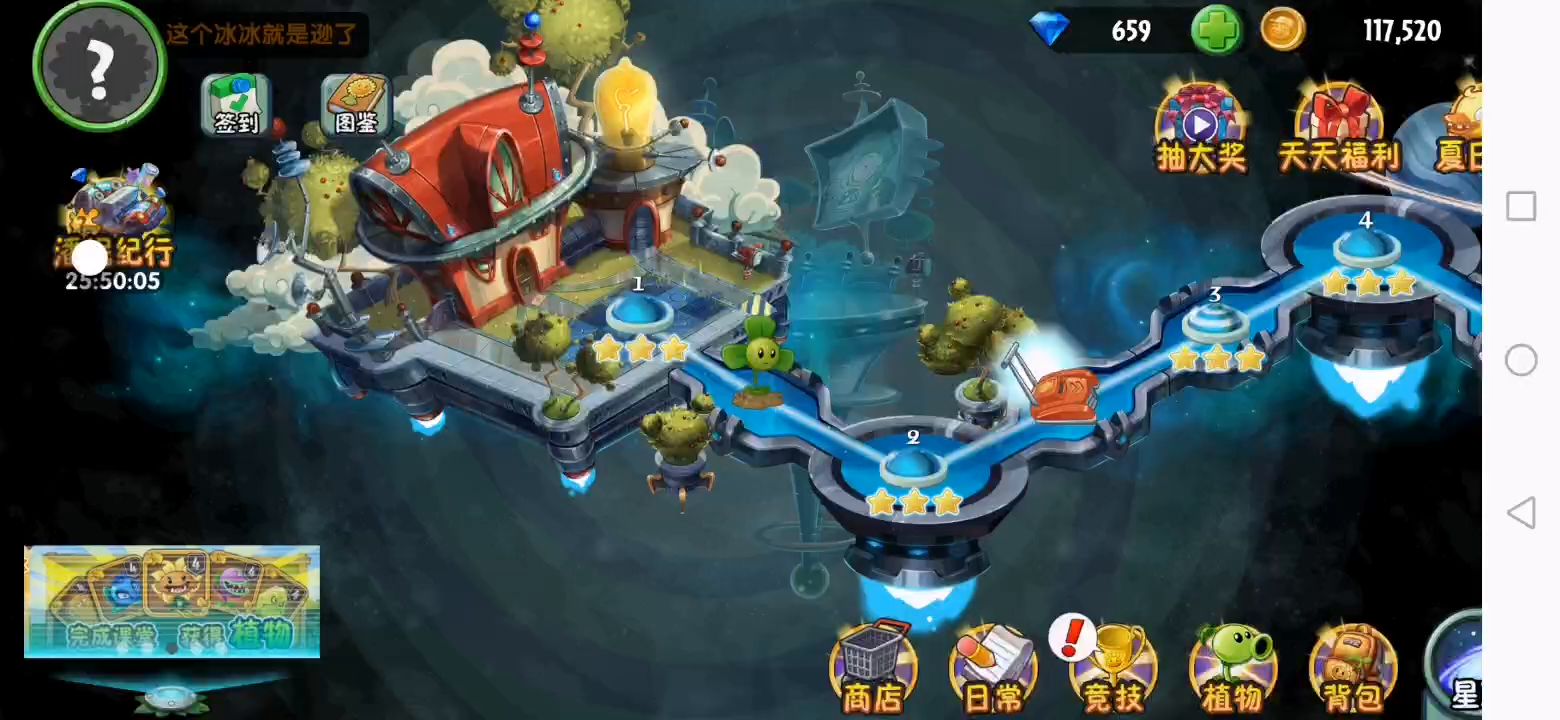Tap the green plus to add gems

[1216, 31]
